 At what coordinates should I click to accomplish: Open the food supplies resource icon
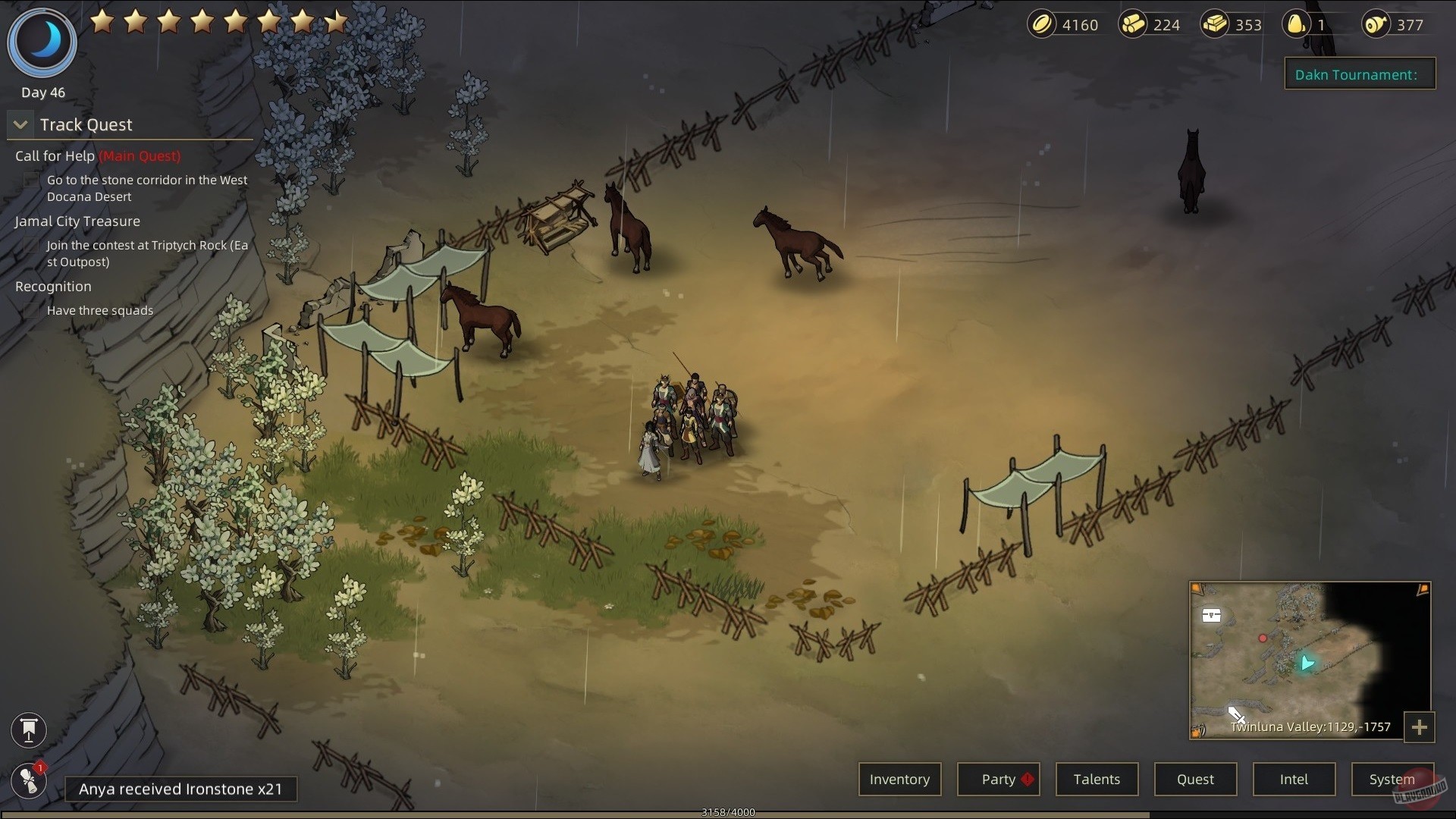(1297, 24)
